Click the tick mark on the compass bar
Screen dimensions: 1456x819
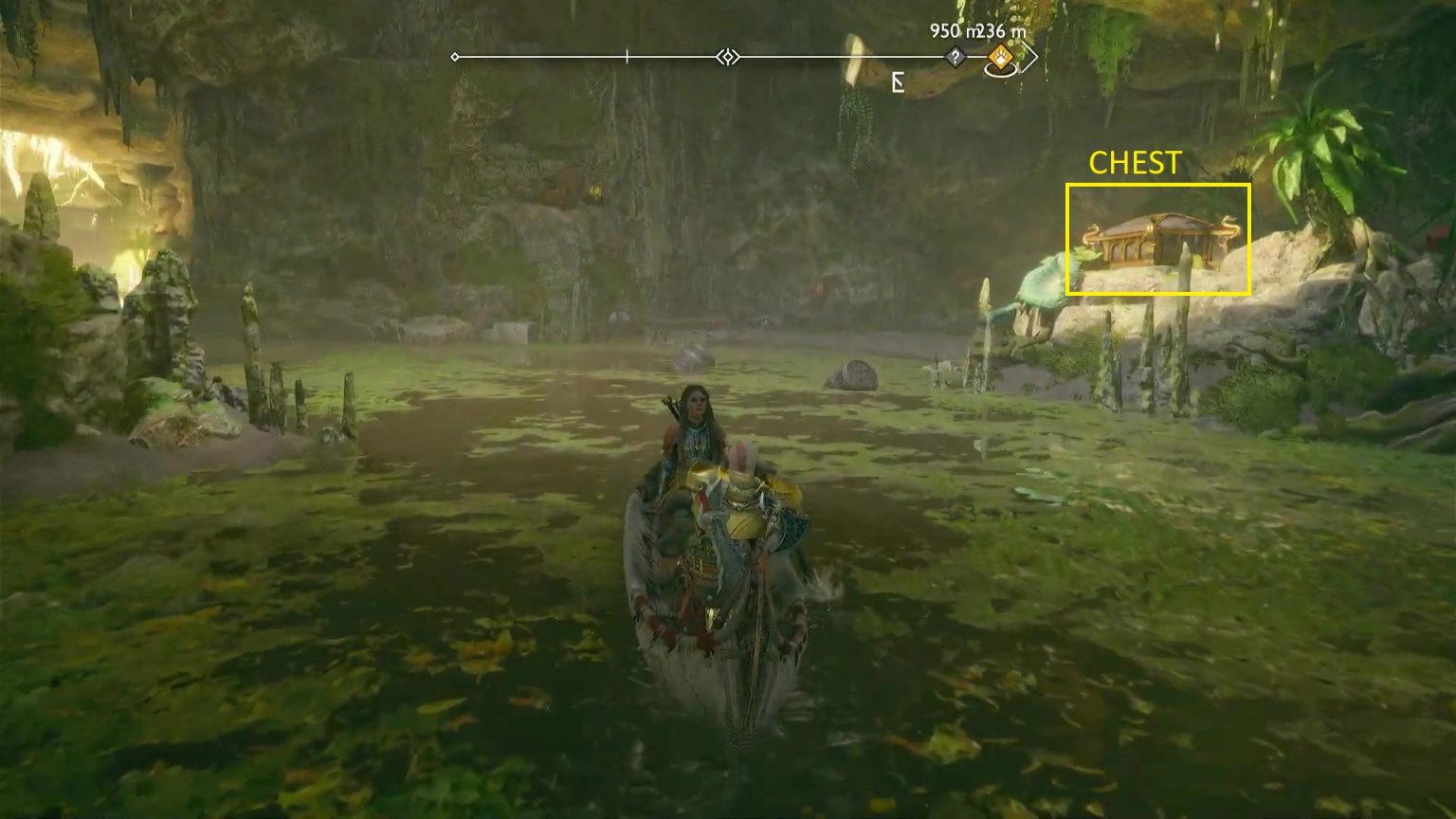626,55
